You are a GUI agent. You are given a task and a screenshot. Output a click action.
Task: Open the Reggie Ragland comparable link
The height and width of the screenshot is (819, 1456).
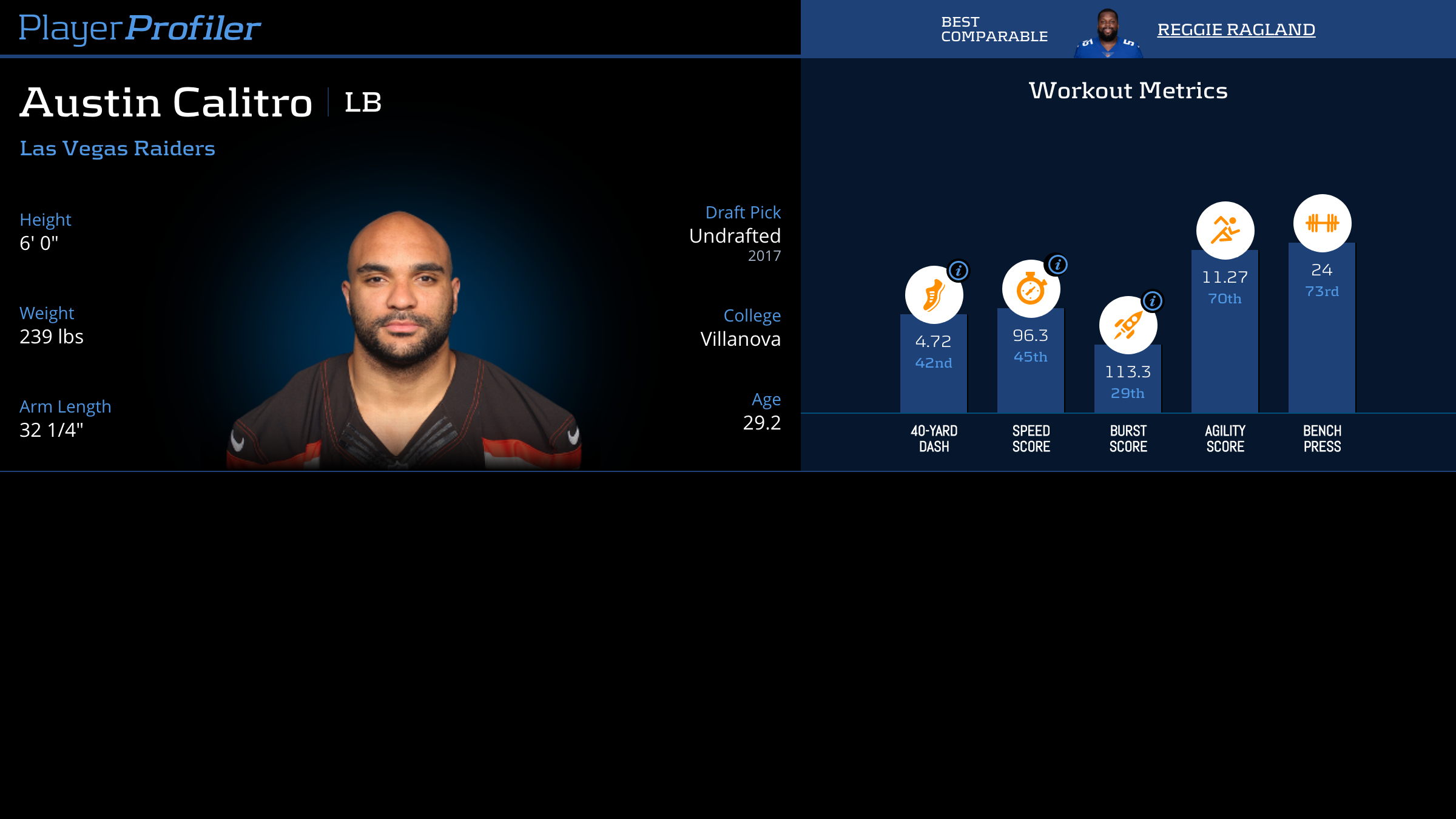[1236, 30]
